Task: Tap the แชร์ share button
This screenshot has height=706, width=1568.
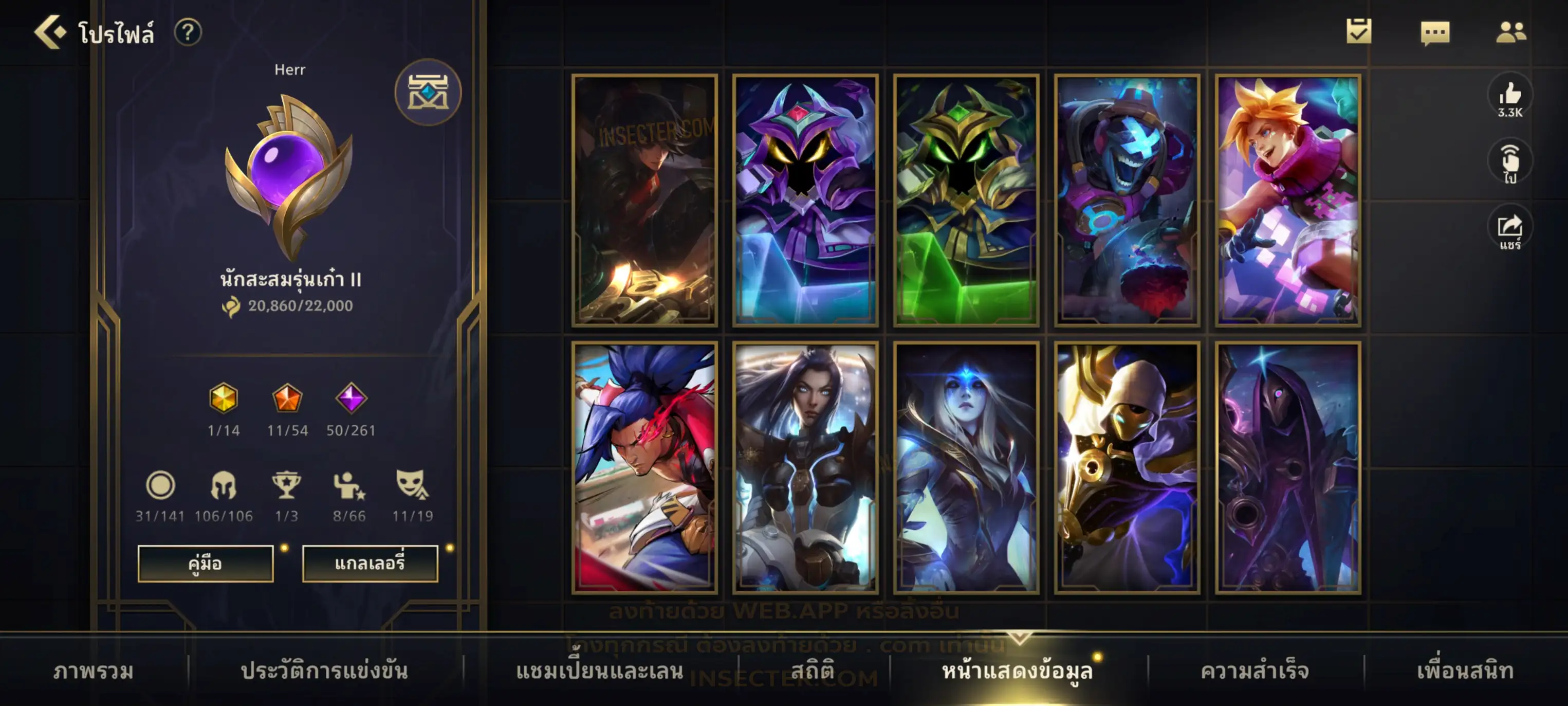Action: pos(1509,230)
